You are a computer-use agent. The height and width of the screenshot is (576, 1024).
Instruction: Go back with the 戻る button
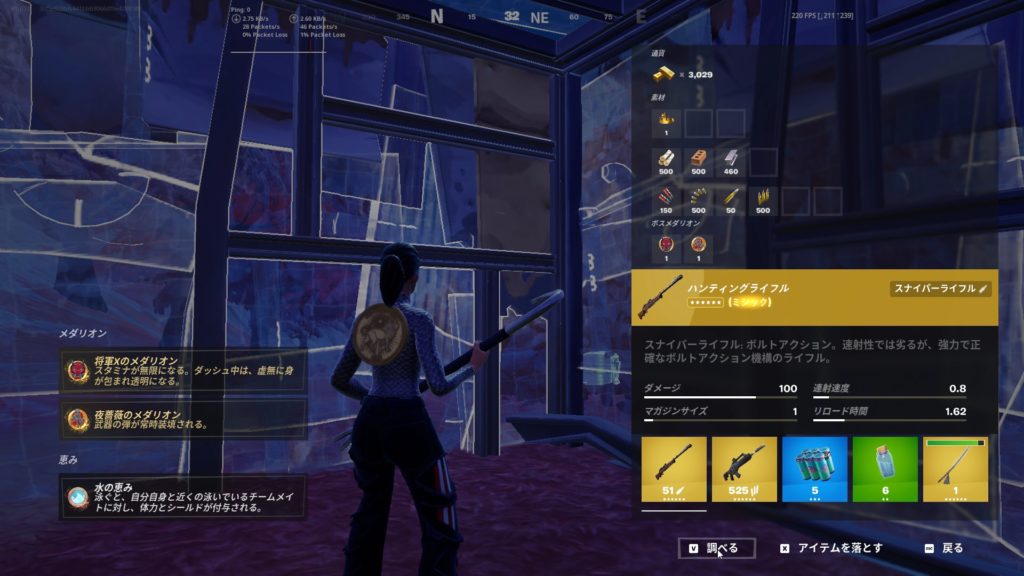(x=944, y=548)
